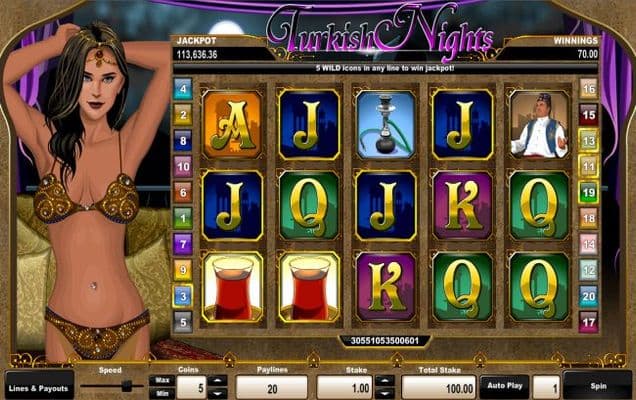Activate payline marker 16
The height and width of the screenshot is (400, 636).
point(589,89)
